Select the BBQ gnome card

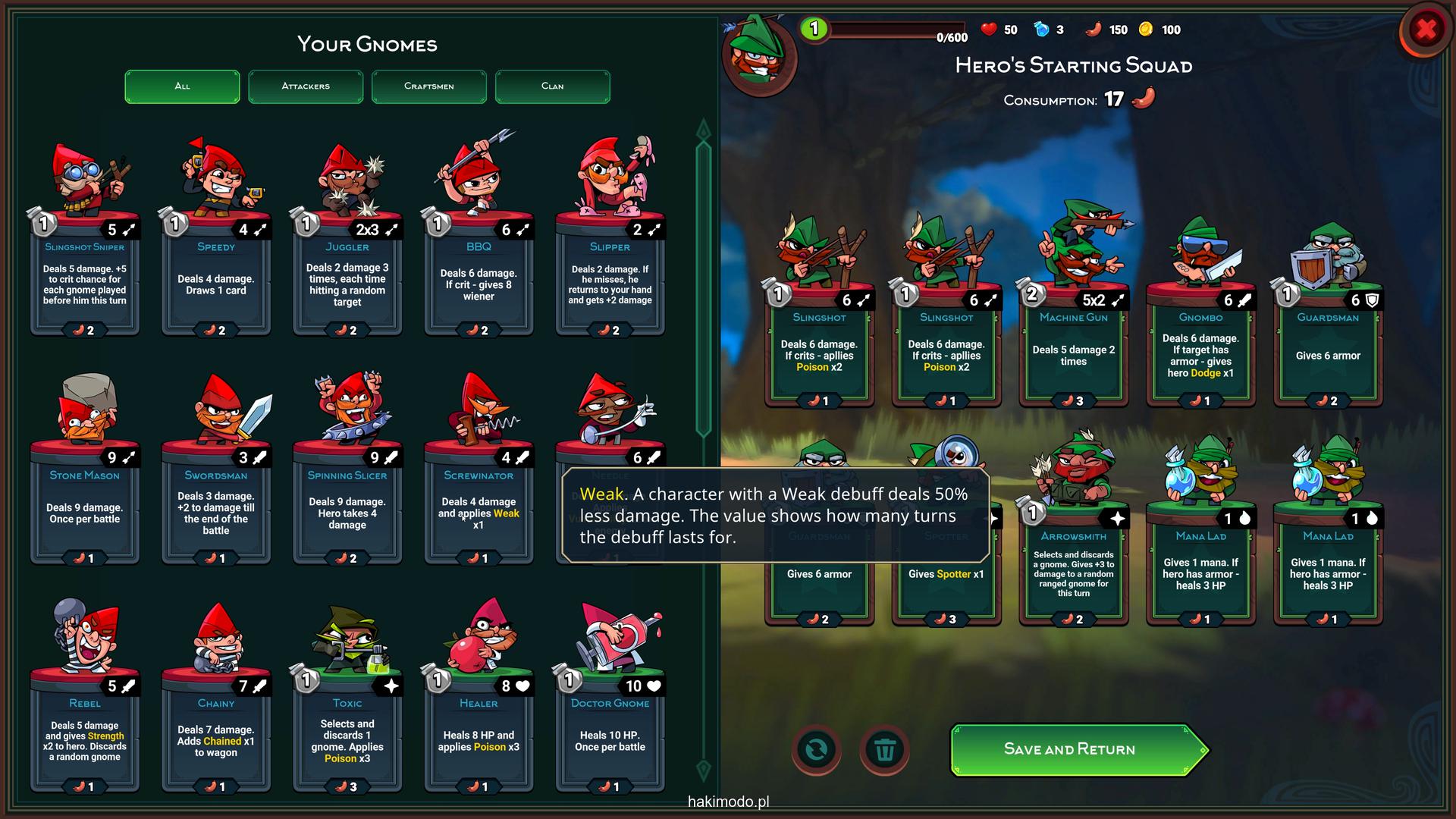479,281
